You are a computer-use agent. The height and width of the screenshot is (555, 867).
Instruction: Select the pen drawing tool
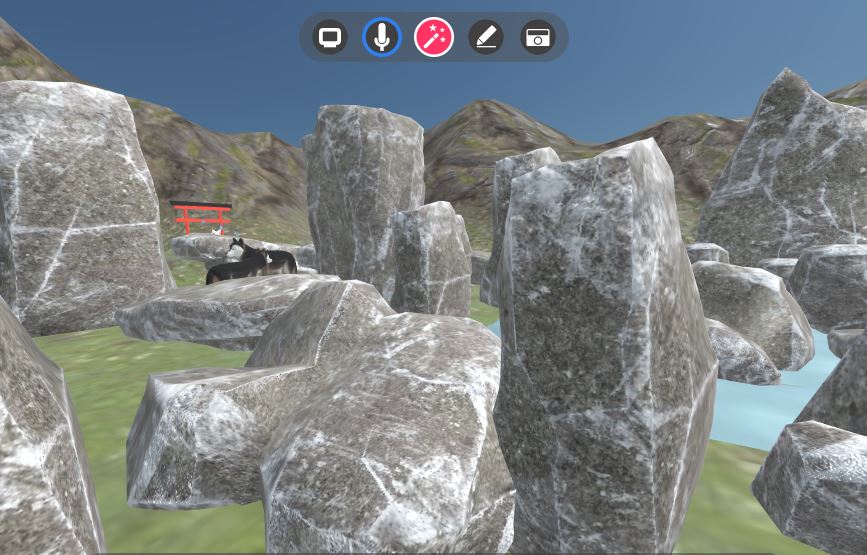pyautogui.click(x=486, y=38)
